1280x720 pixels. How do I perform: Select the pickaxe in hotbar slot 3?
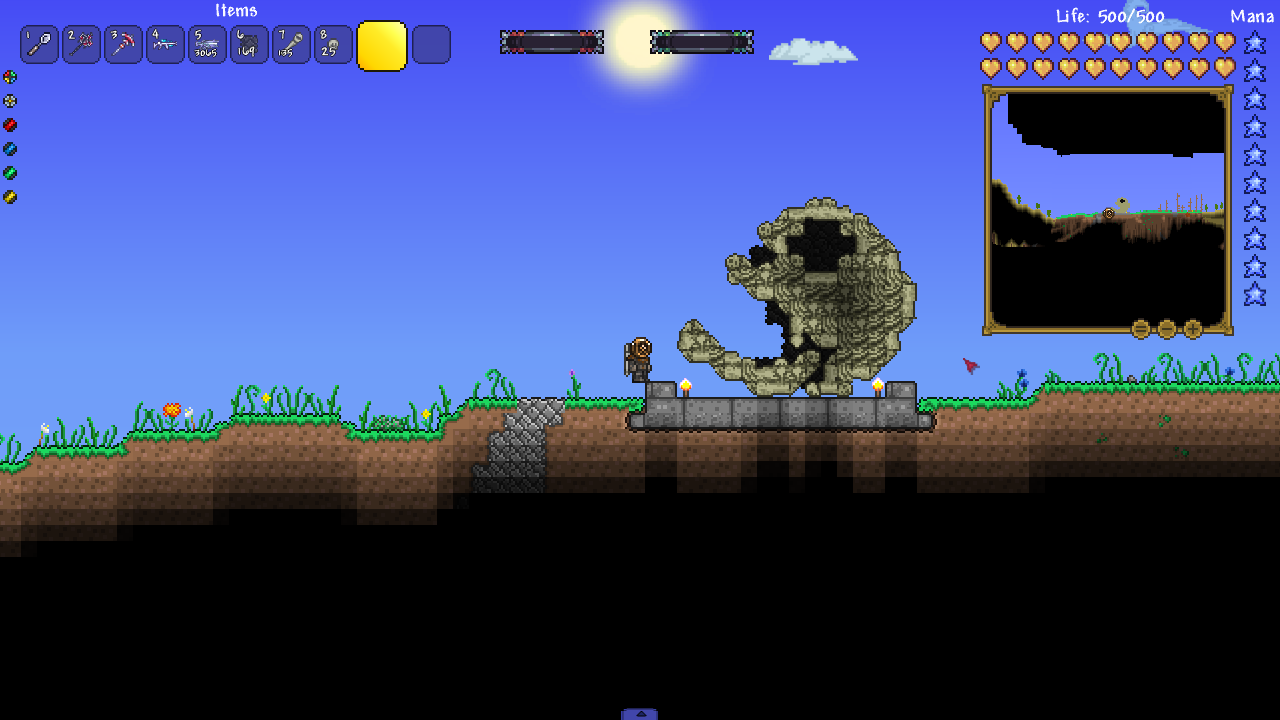pyautogui.click(x=123, y=44)
